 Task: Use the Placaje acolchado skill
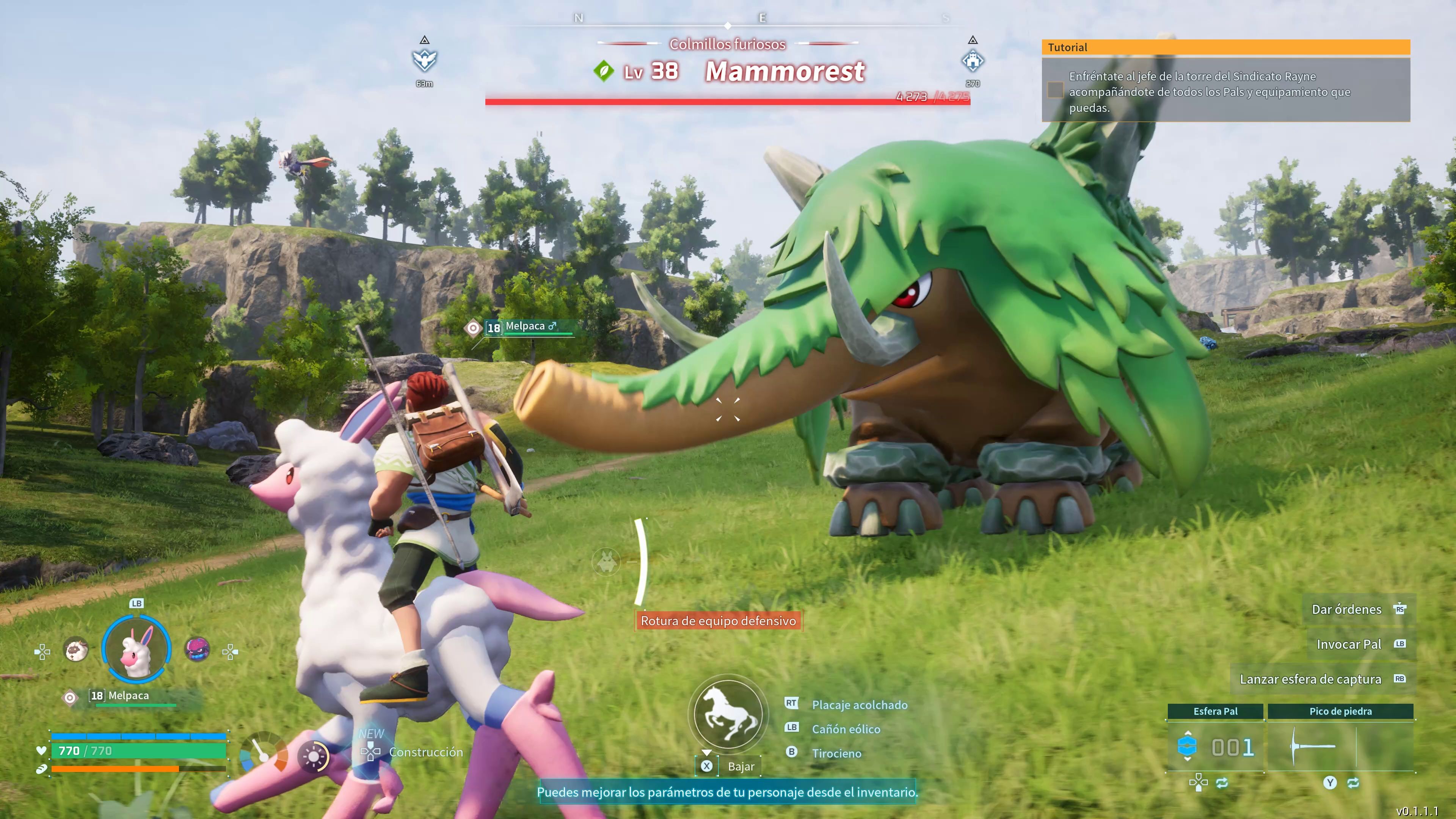[859, 705]
